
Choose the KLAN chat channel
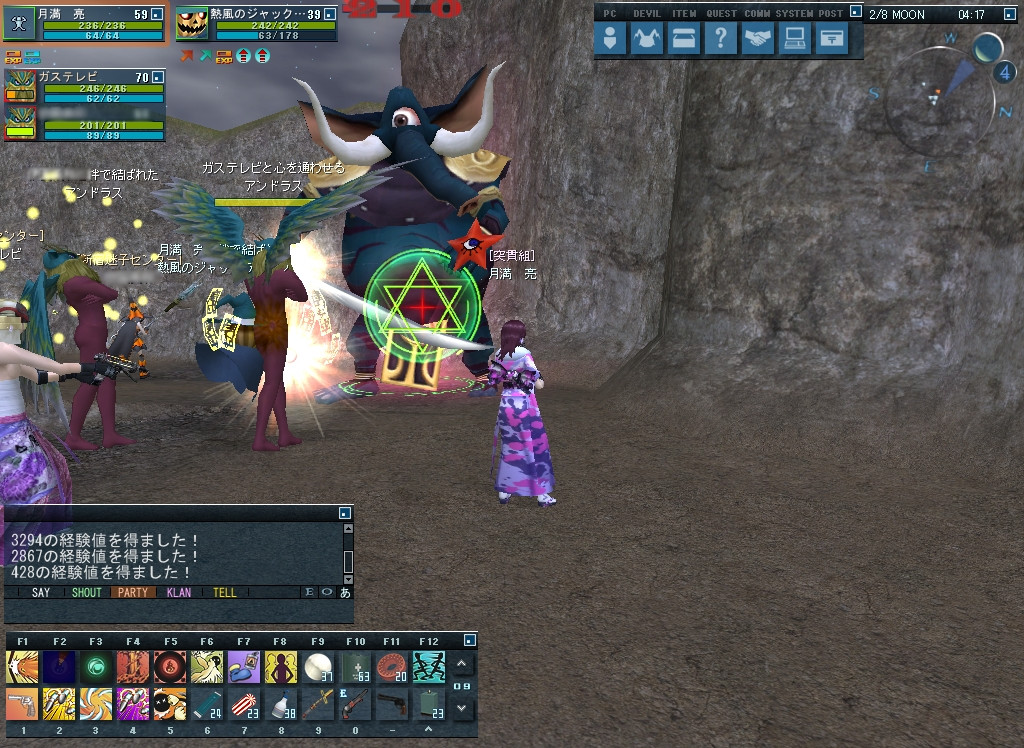pos(179,592)
